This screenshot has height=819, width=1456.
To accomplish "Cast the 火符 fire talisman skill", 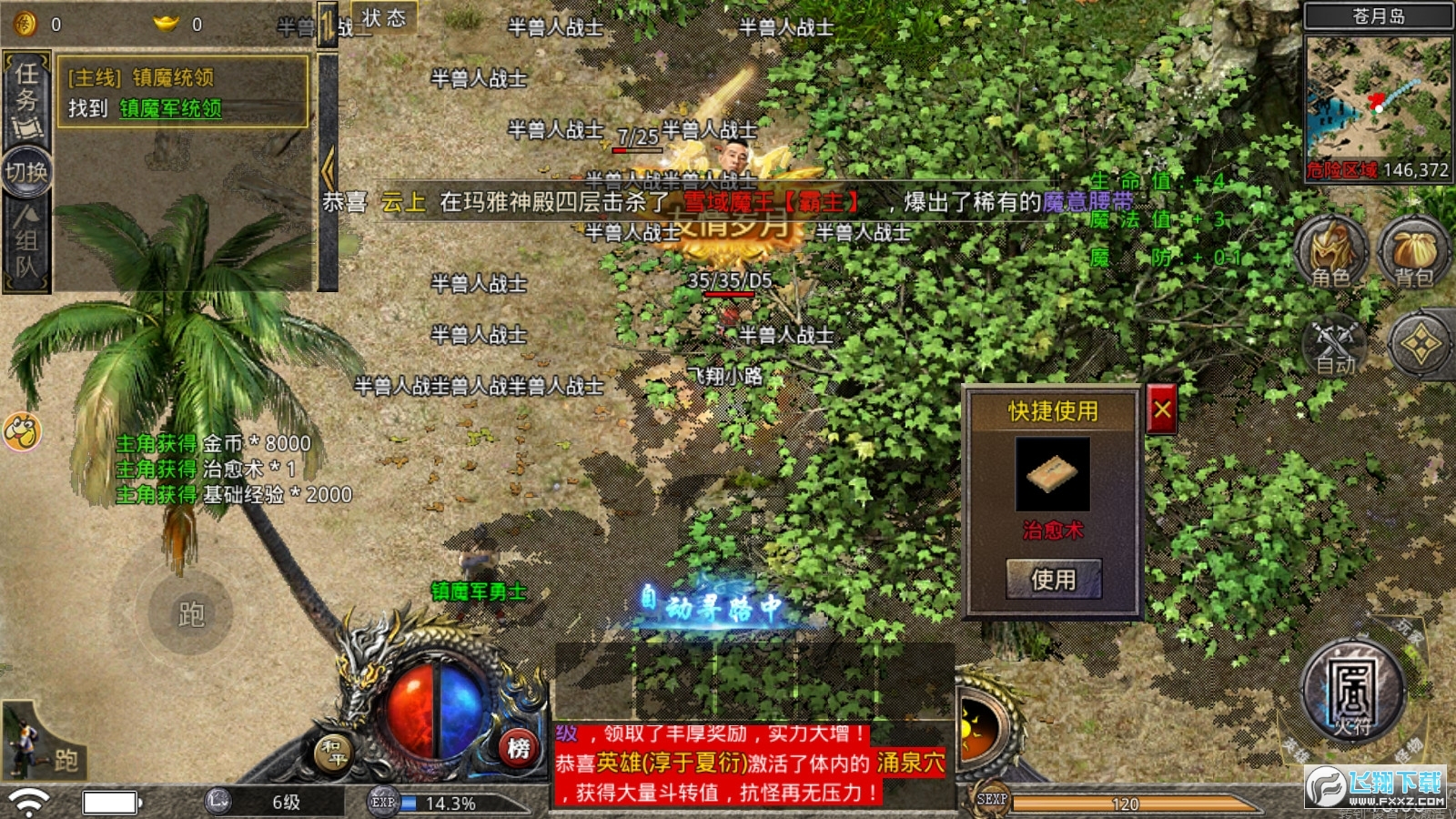I will (1353, 692).
